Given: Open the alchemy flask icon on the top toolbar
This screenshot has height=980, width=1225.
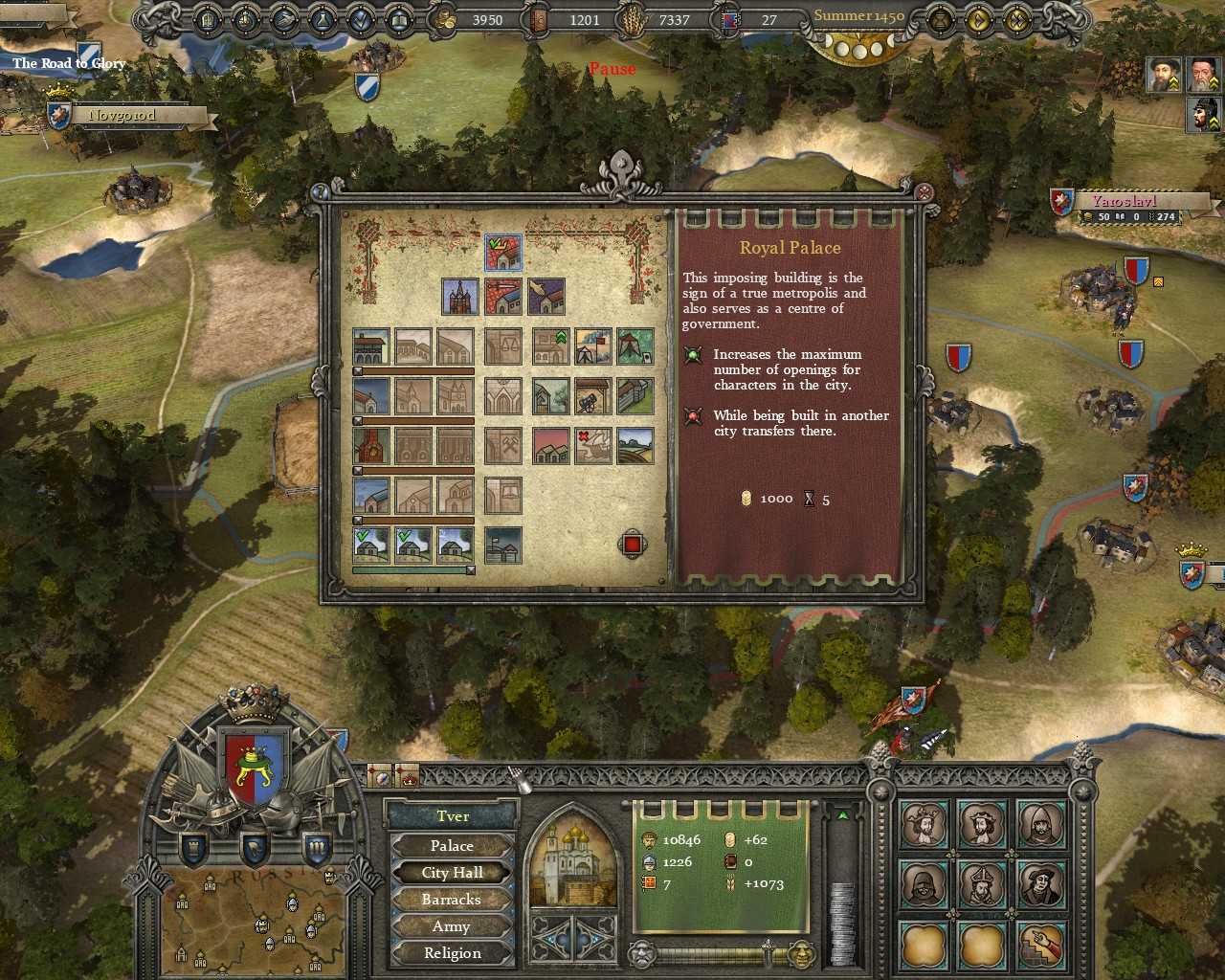Looking at the screenshot, I should click(322, 18).
